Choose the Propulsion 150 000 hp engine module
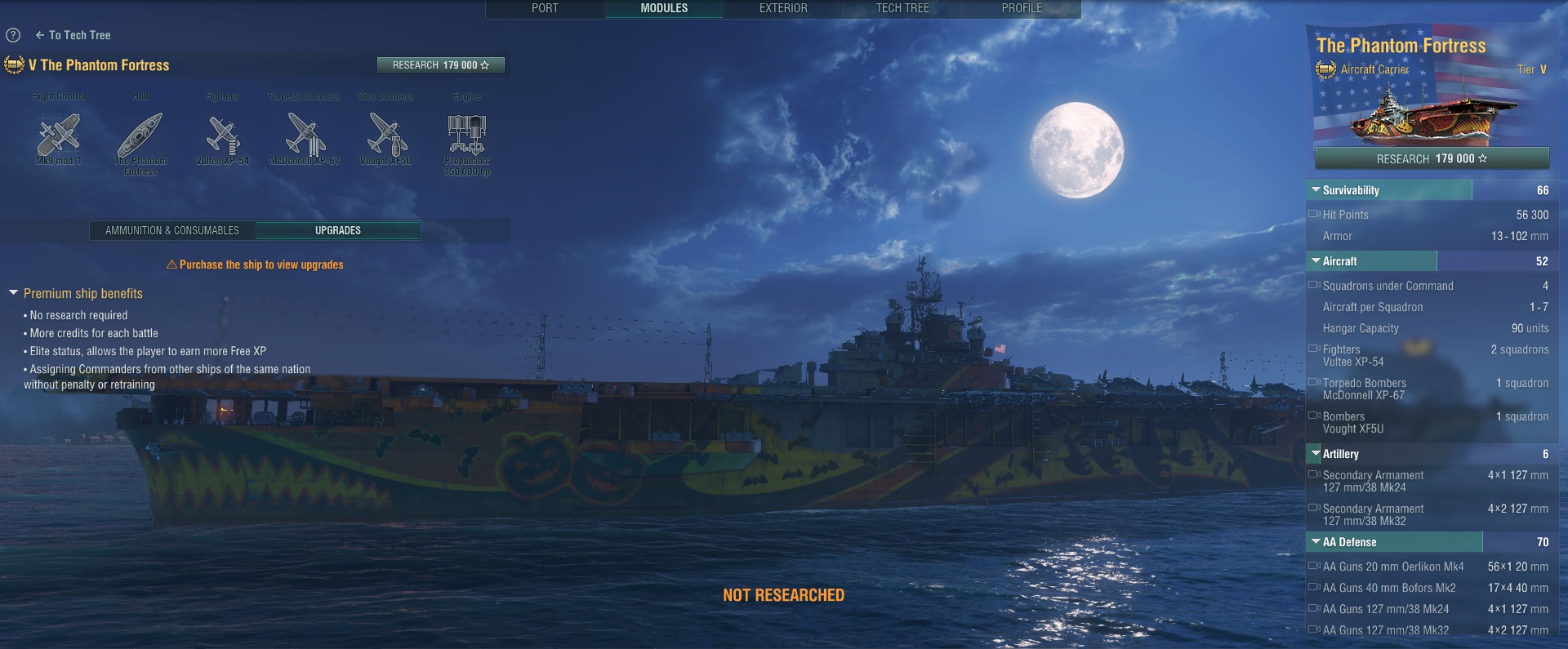 [x=467, y=136]
